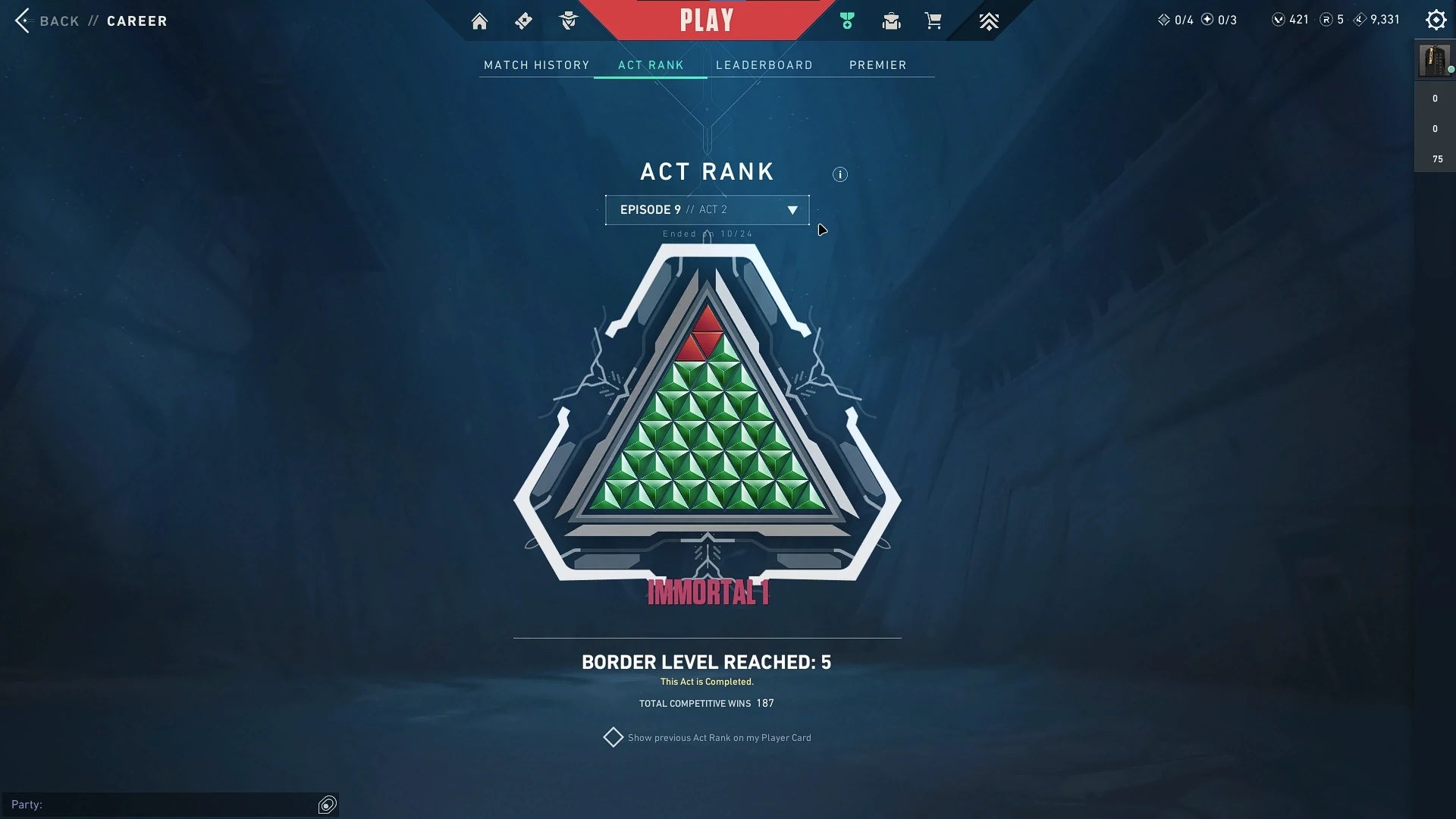Screen dimensions: 1456x819
Task: Open the Store cart icon
Action: pyautogui.click(x=934, y=20)
